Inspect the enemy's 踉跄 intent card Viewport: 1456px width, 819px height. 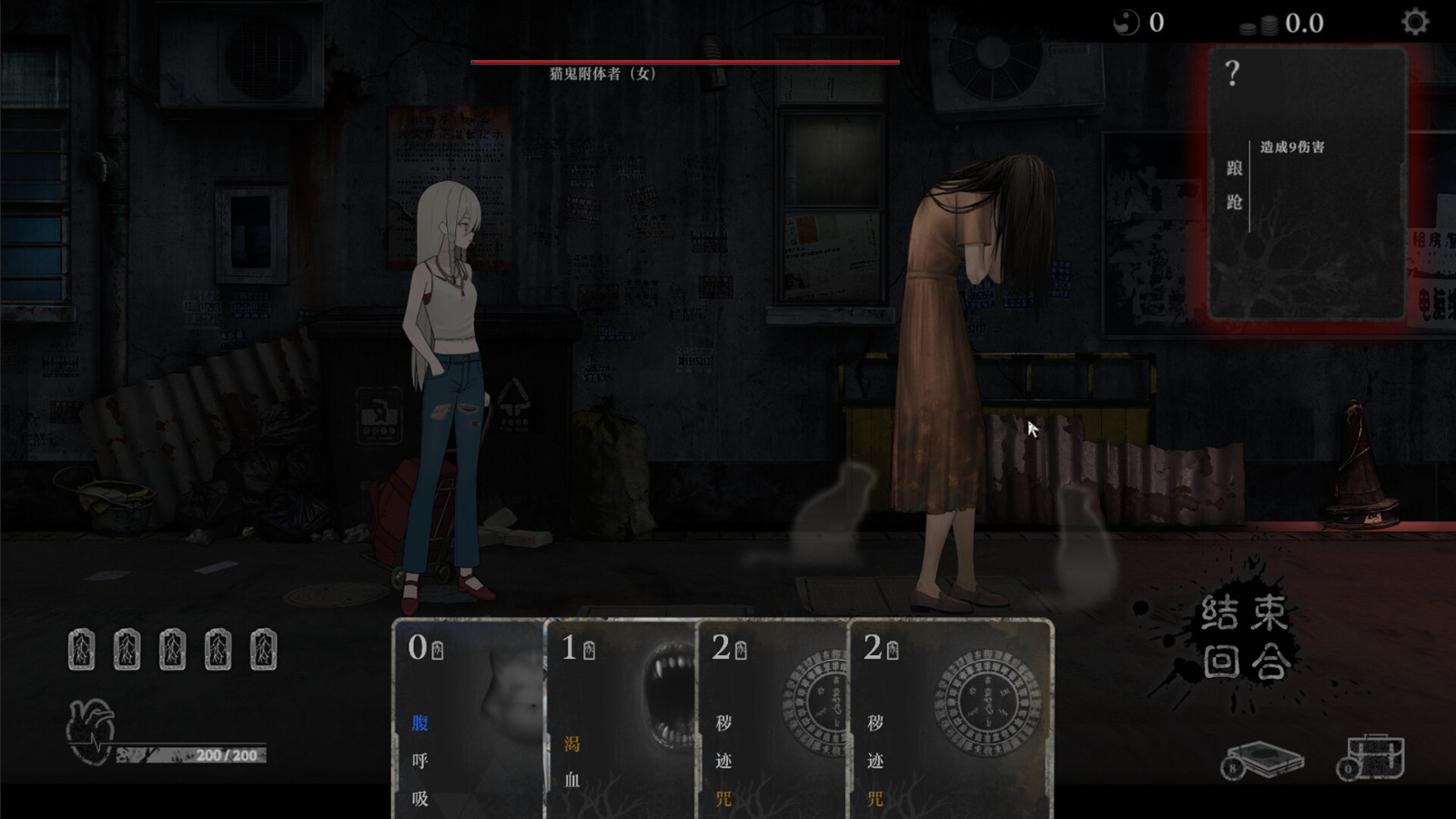(x=1307, y=184)
